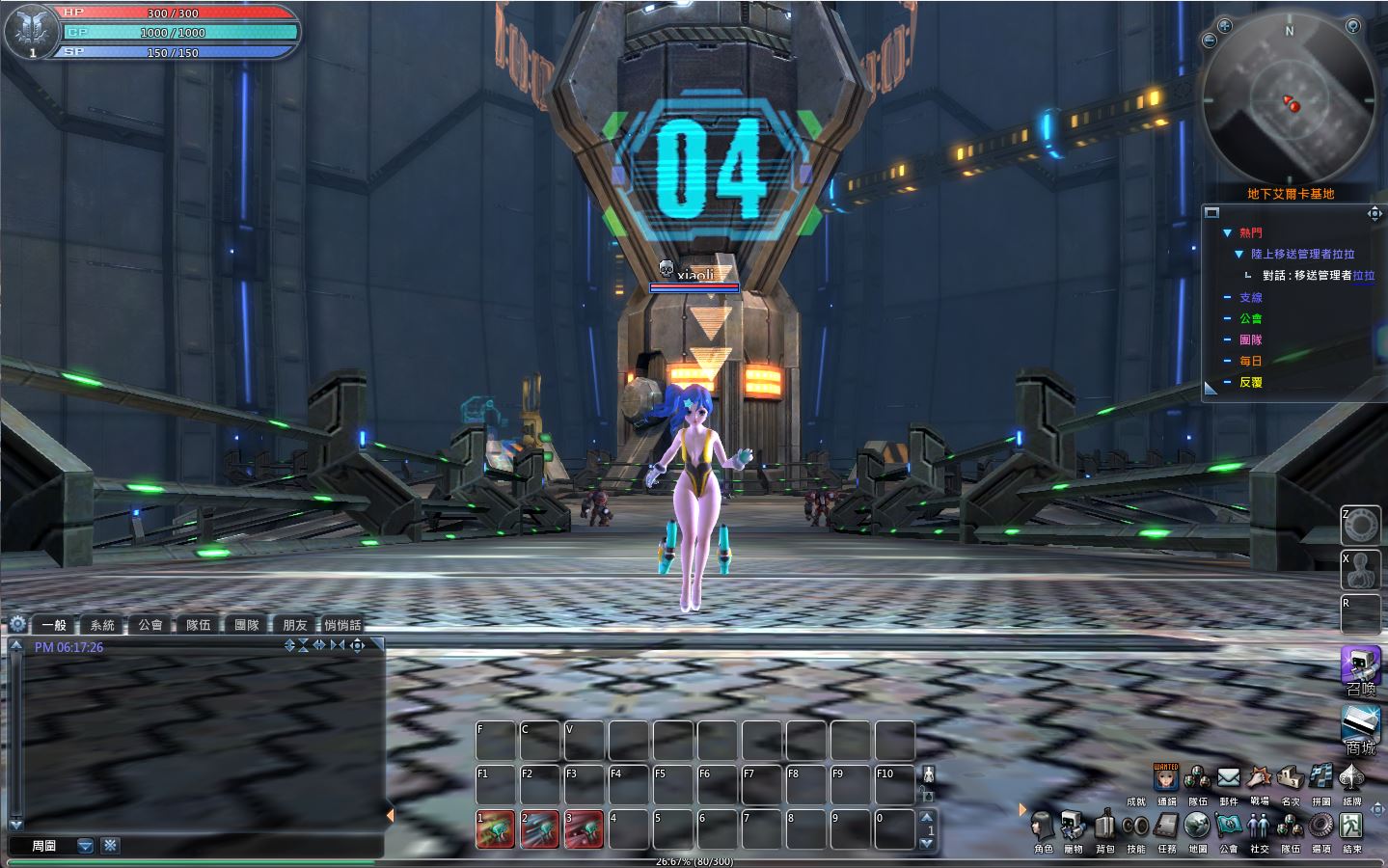Show the 地圖 world map globe
The image size is (1388, 868).
[1197, 827]
